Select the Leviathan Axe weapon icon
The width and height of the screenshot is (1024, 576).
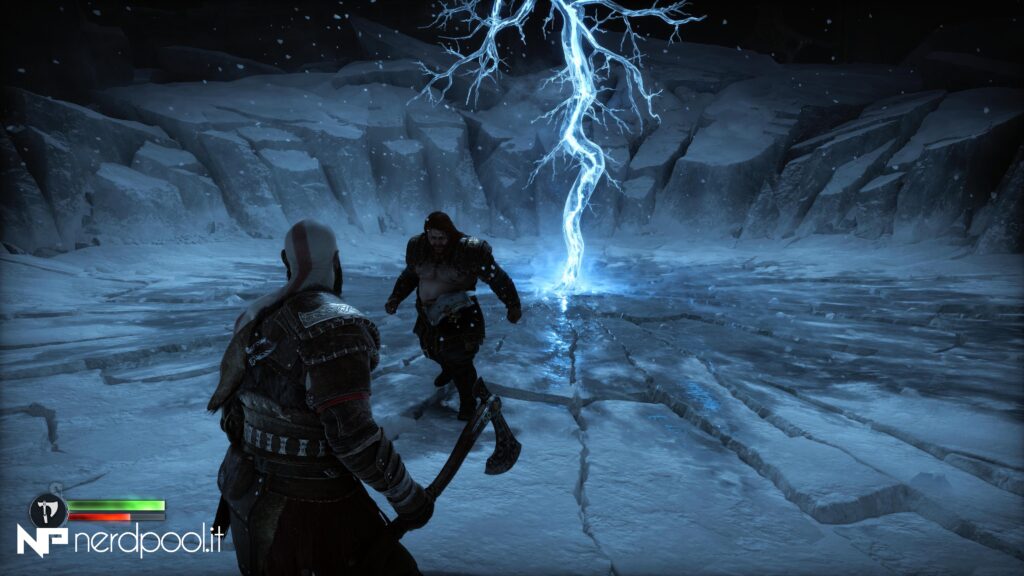[47, 510]
